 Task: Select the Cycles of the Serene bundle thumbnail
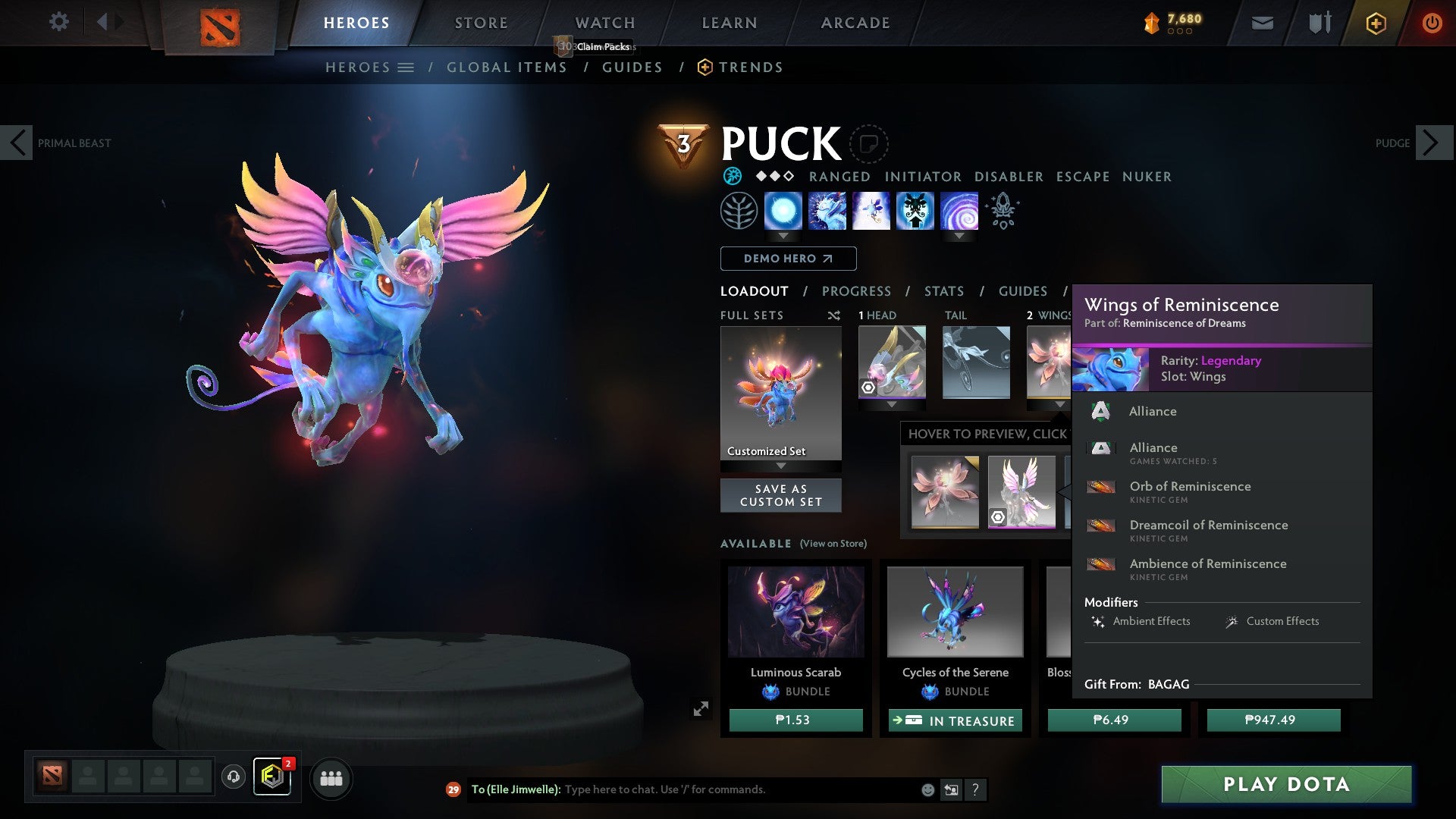click(954, 611)
